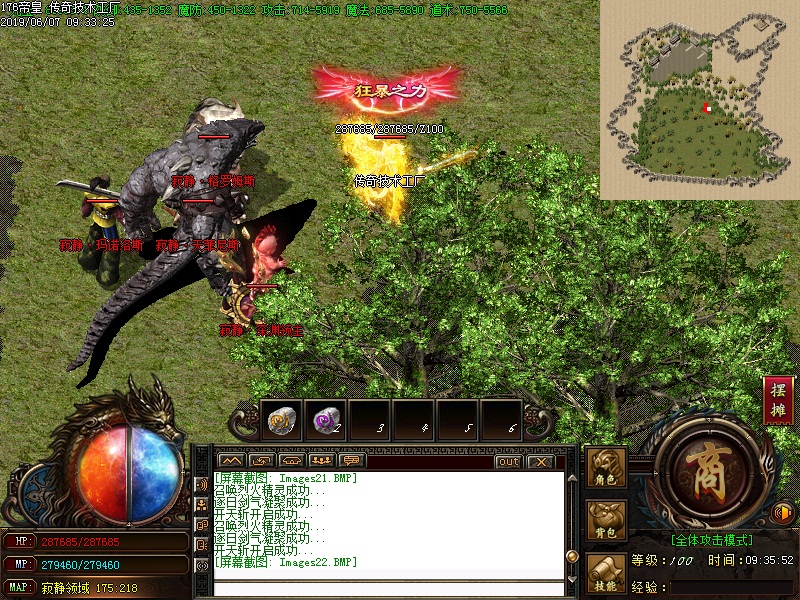Open the 背包 backpack
Image resolution: width=800 pixels, height=600 pixels.
point(605,520)
